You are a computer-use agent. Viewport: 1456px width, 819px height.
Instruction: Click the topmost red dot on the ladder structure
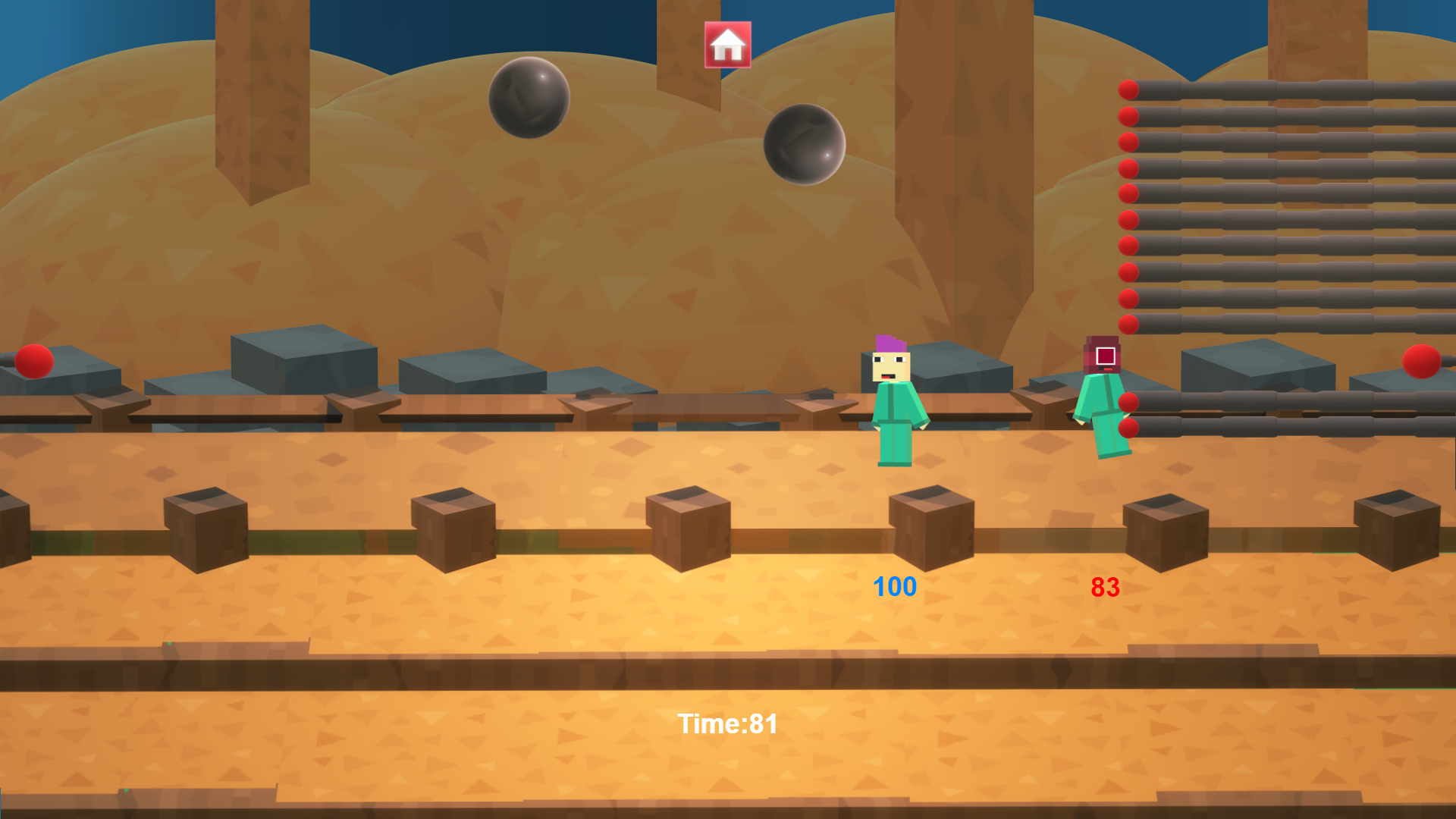coord(1129,89)
